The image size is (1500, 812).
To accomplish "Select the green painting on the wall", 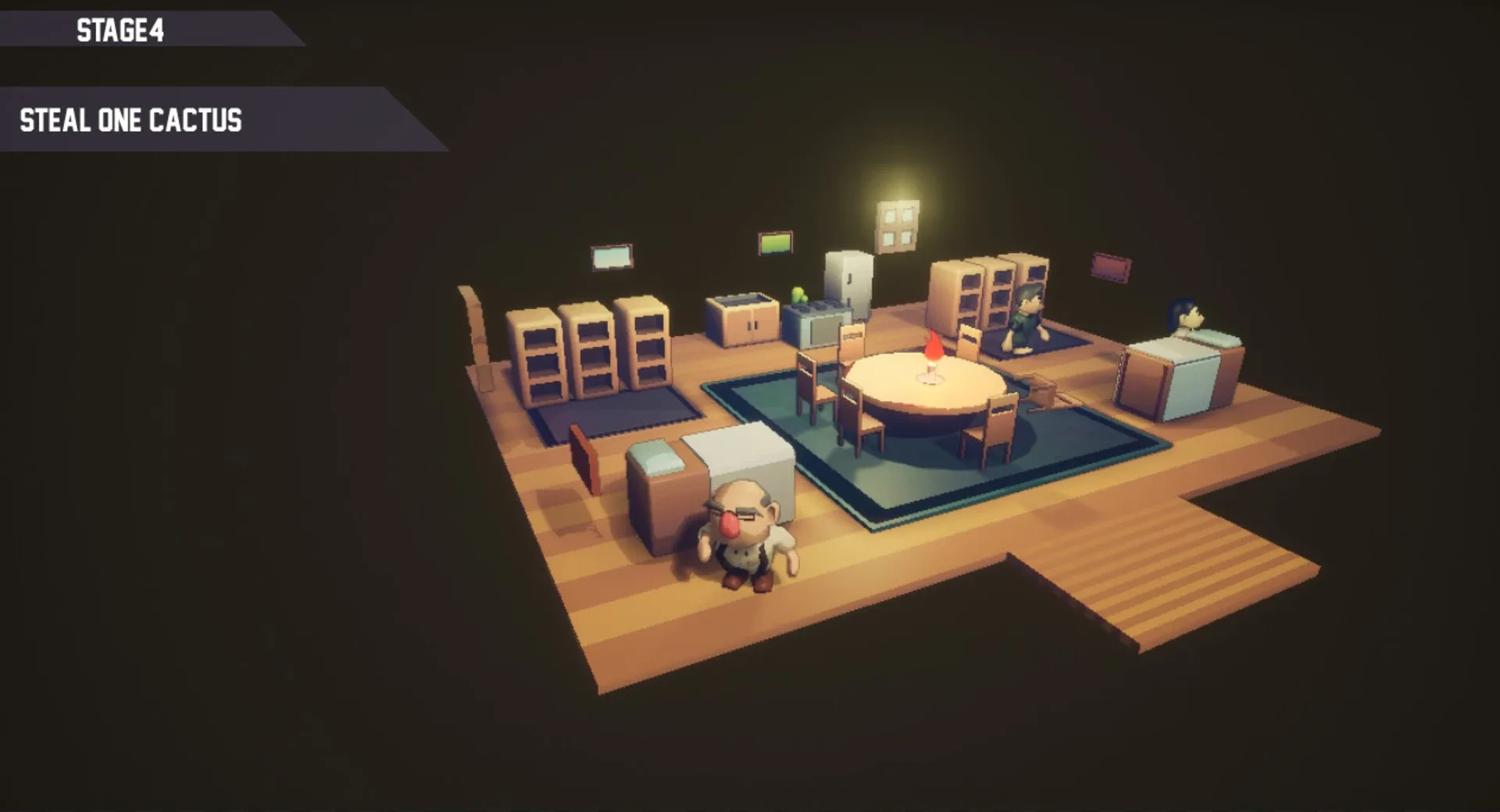I will click(774, 244).
